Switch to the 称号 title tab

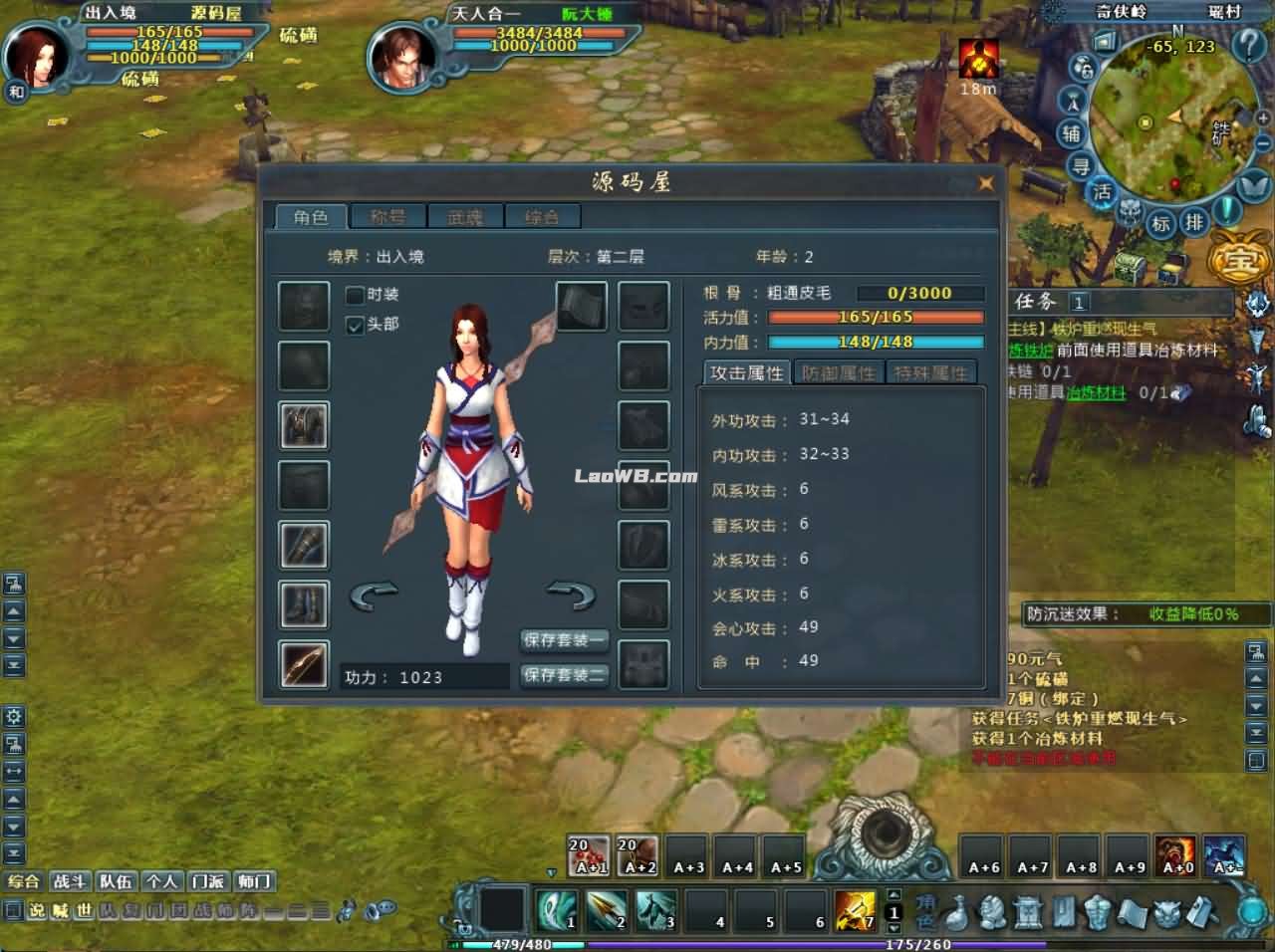coord(387,216)
